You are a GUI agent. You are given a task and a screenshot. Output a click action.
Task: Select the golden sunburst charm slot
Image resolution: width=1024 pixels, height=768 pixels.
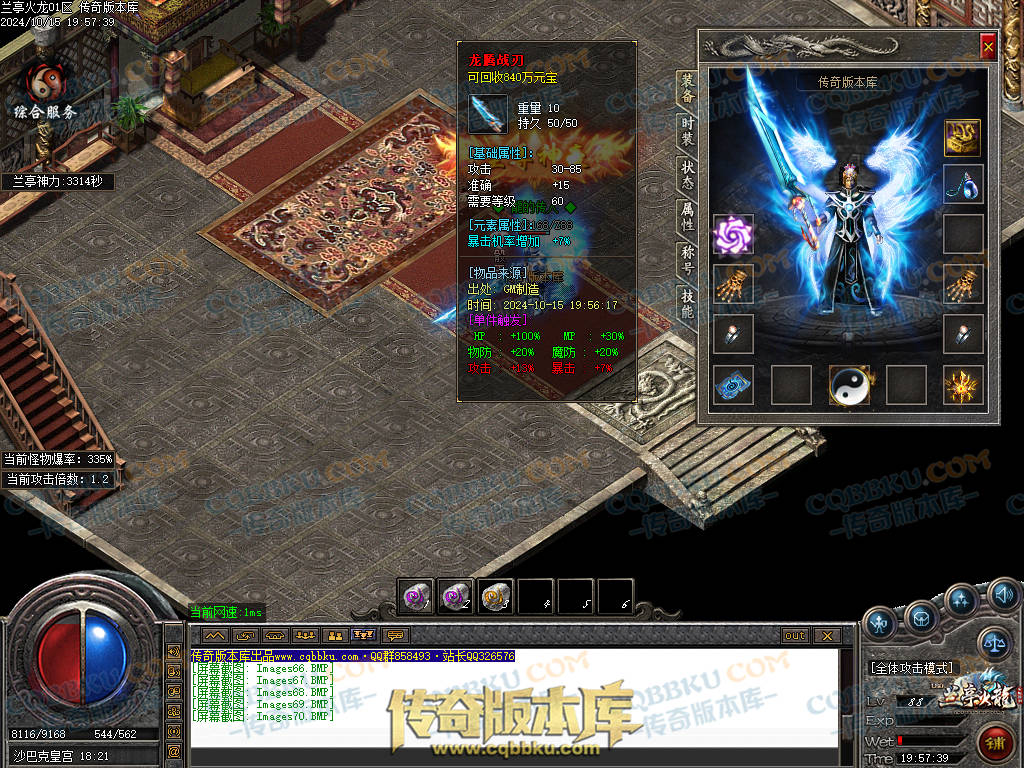tap(963, 385)
